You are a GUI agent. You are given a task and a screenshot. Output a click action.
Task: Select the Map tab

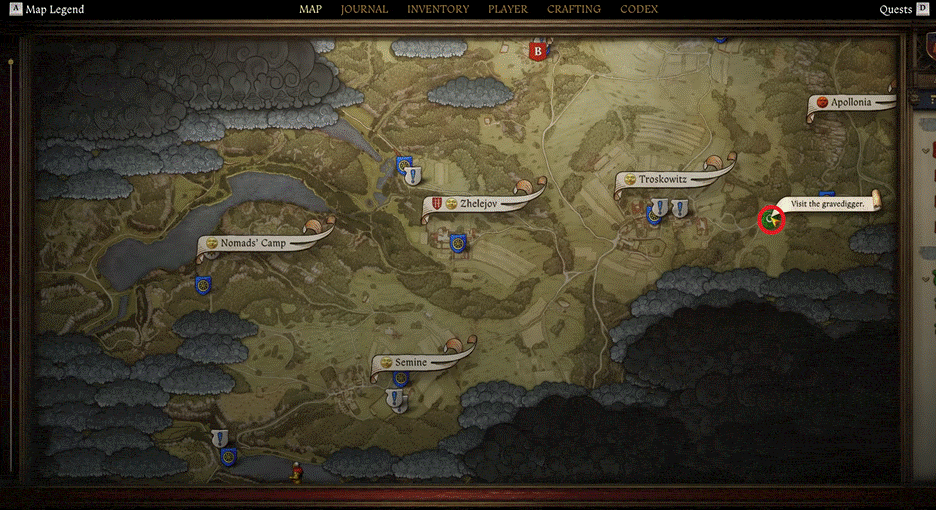310,10
